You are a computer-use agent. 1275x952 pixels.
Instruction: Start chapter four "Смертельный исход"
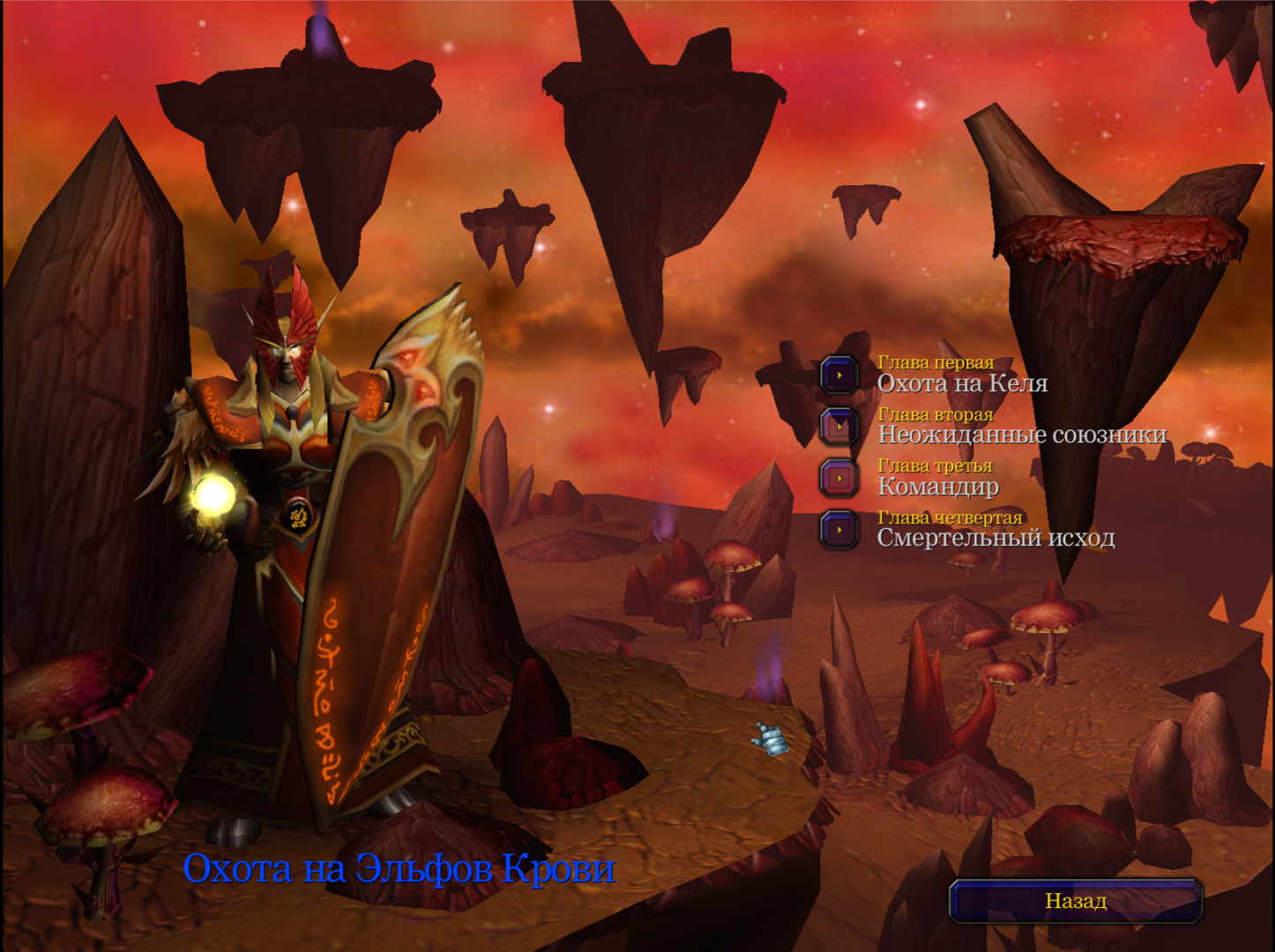coord(839,530)
